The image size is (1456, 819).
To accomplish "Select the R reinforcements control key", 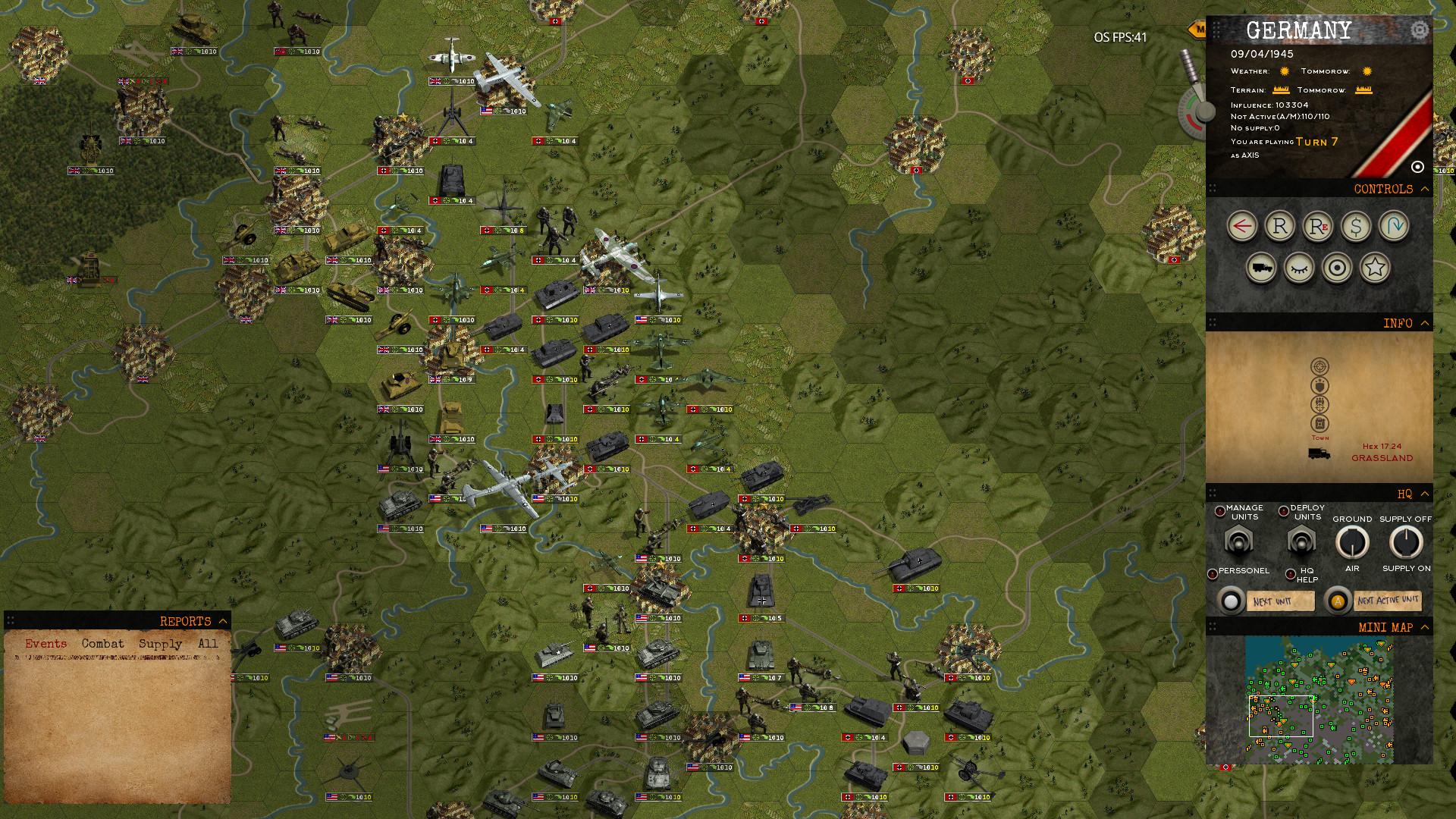I will tap(1279, 226).
